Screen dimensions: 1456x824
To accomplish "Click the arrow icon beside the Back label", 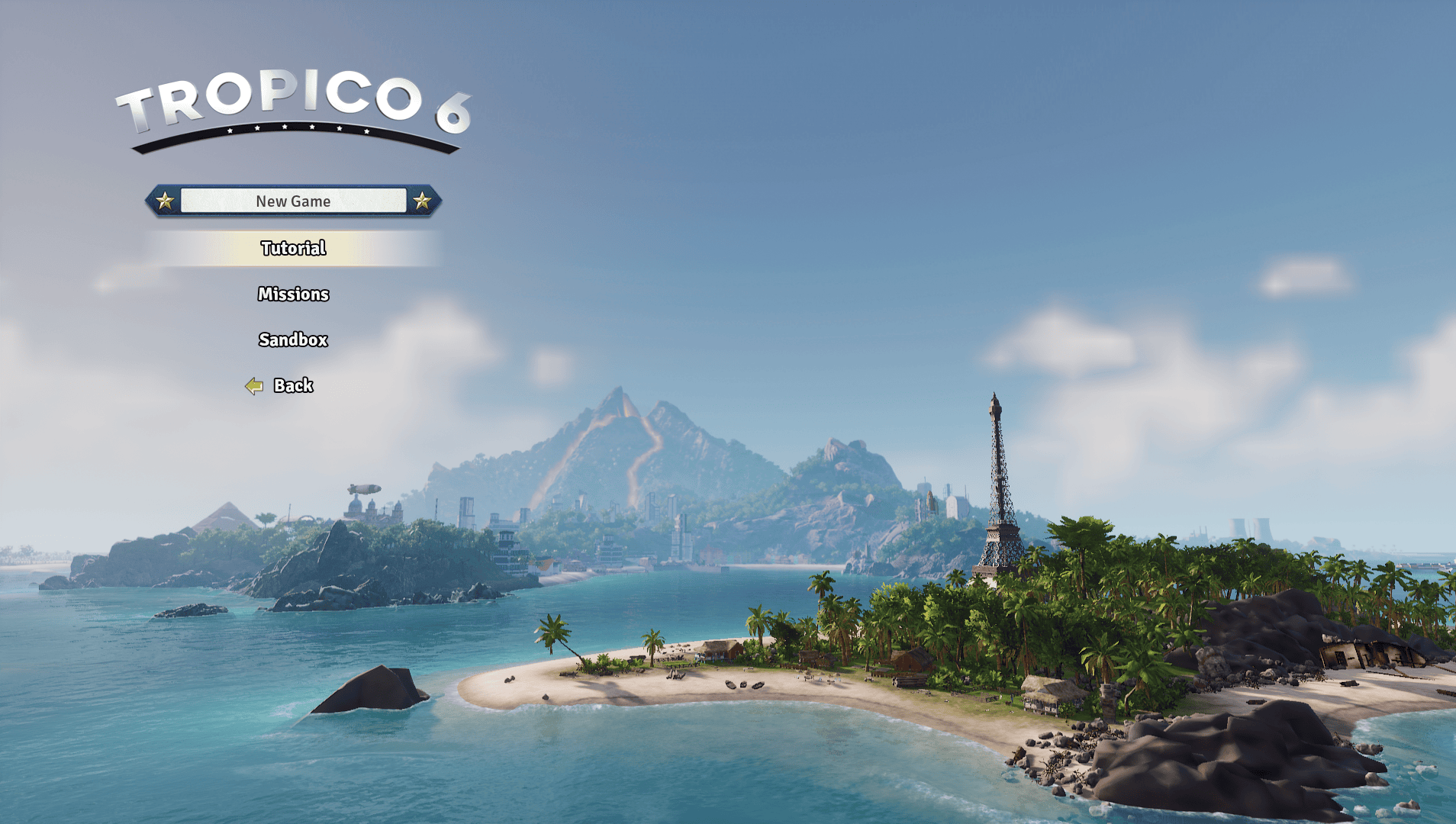I will point(253,385).
